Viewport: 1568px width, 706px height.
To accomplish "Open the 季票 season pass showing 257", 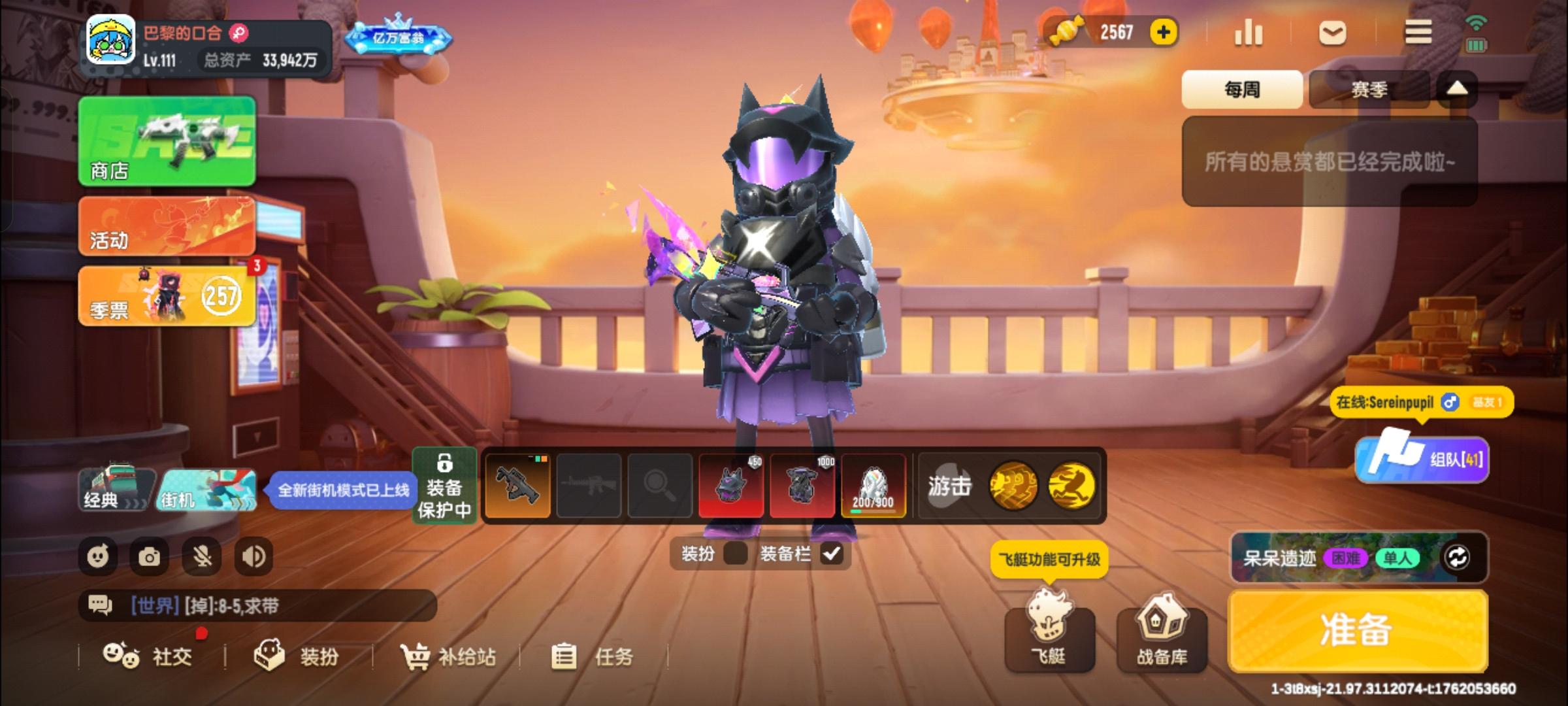I will click(x=167, y=297).
